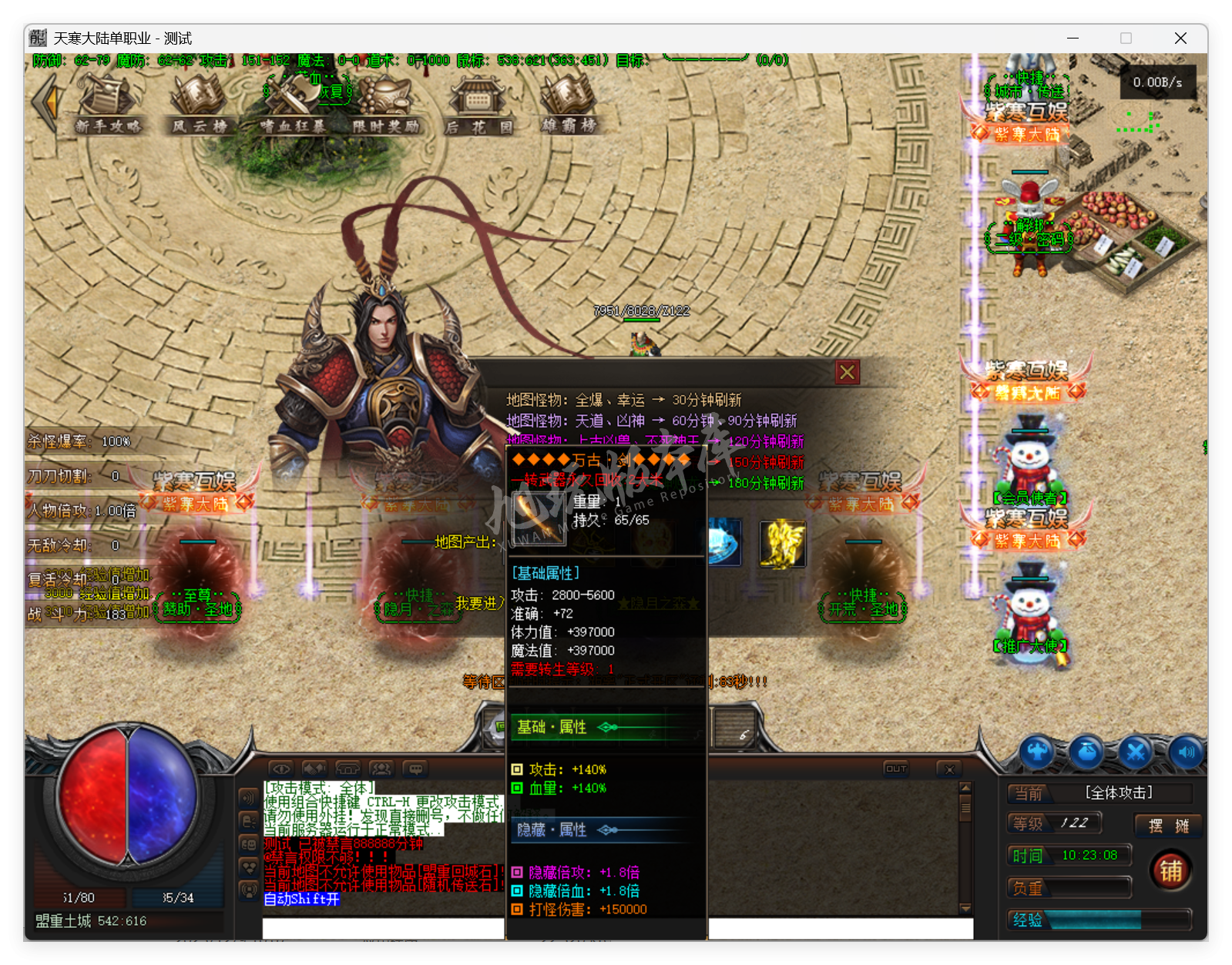Screen dimensions: 1232x965
Task: Open the 限时奖励 rewards icon
Action: pos(385,108)
